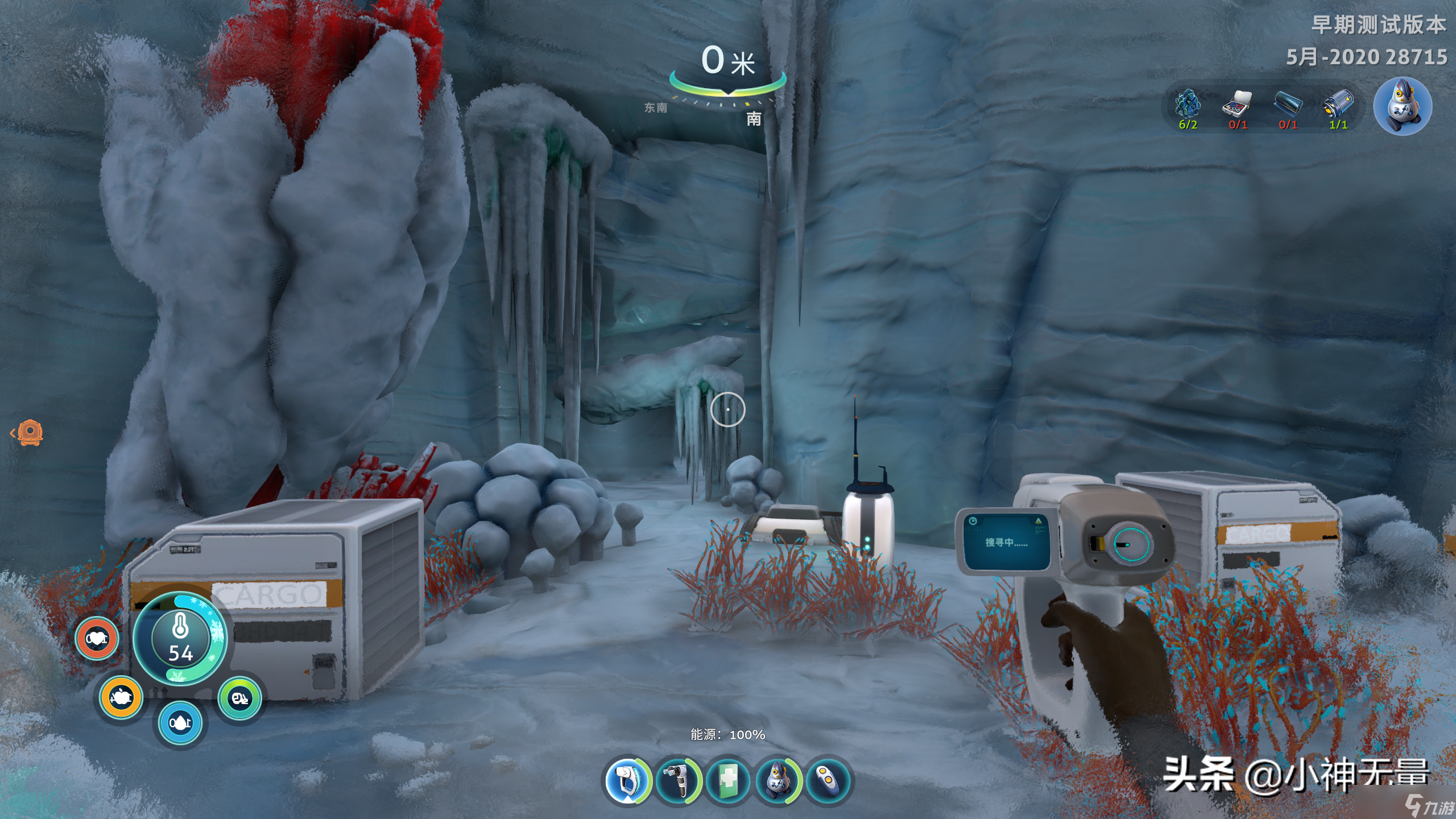
Task: Choose the green first aid kit slot
Action: click(728, 780)
